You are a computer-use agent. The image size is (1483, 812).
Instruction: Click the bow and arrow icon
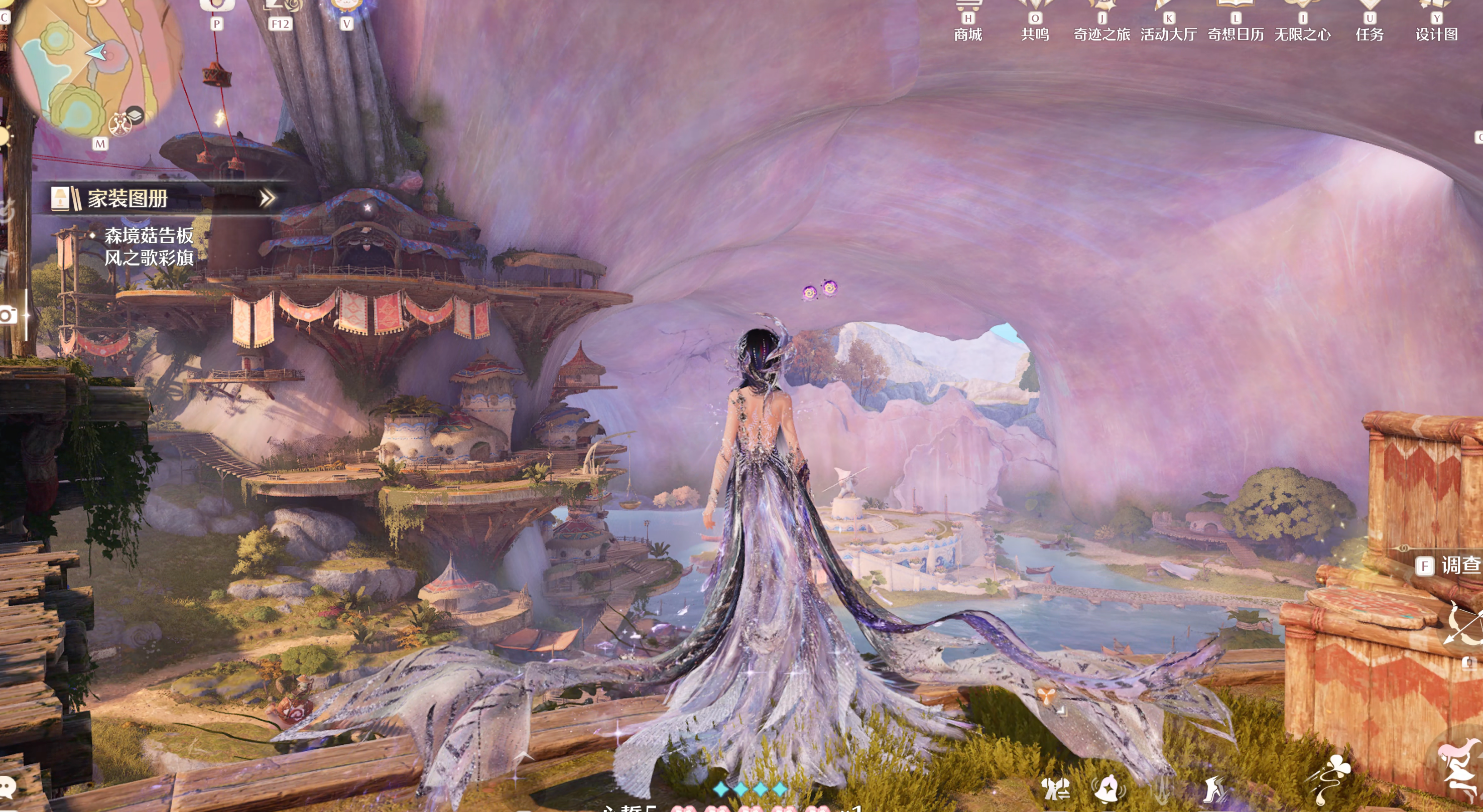1464,624
